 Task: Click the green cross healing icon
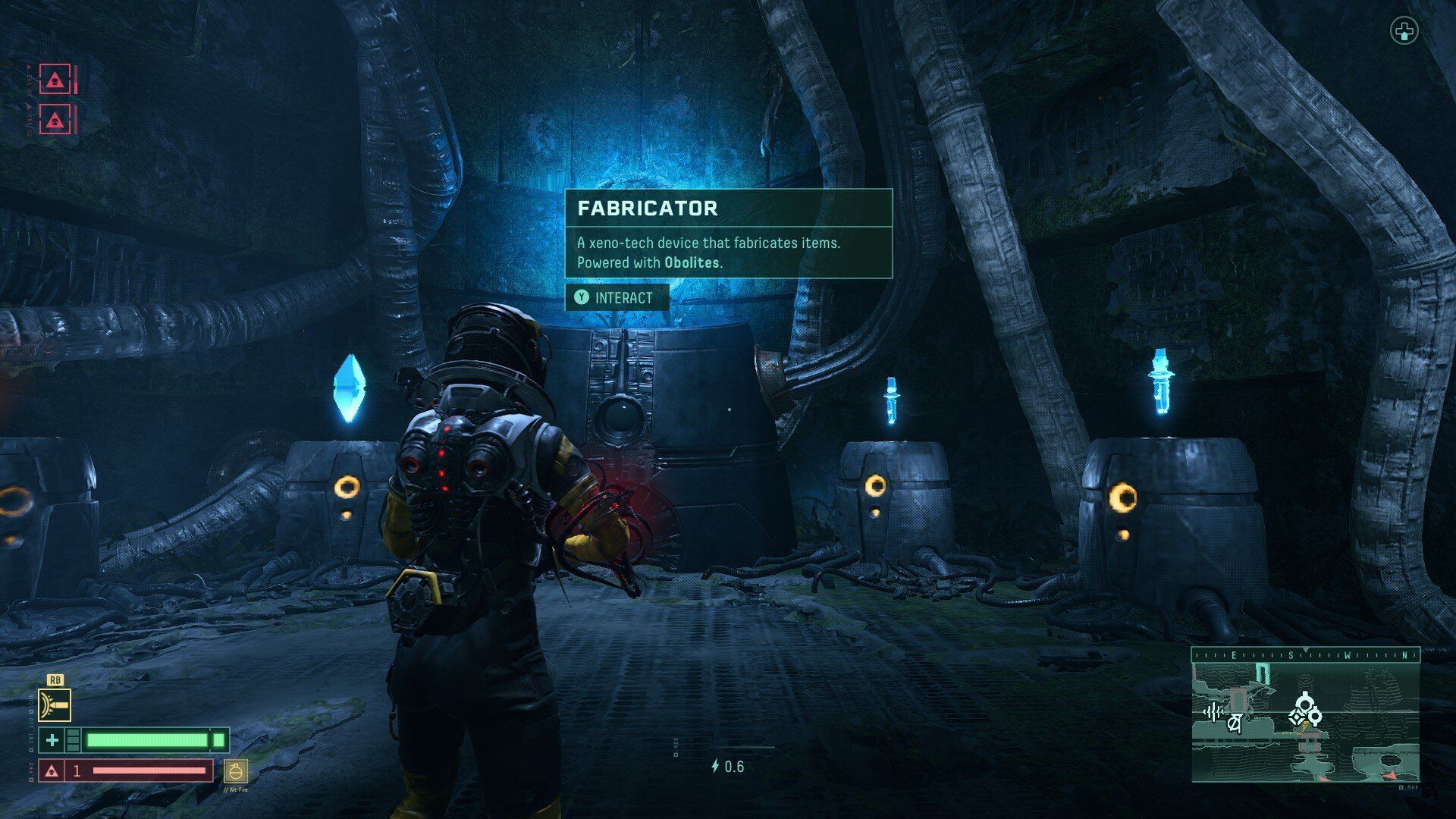point(52,740)
